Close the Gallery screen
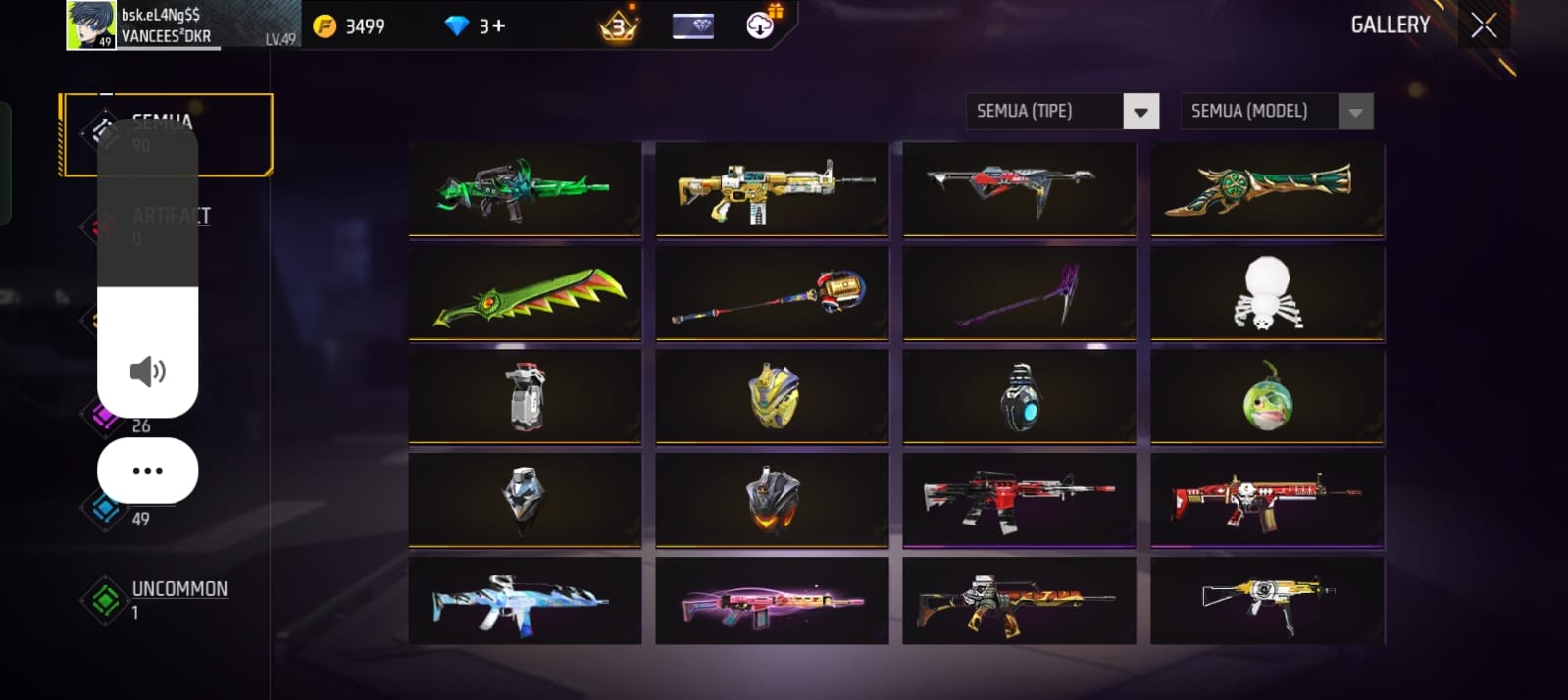Viewport: 1568px width, 700px height. tap(1484, 25)
